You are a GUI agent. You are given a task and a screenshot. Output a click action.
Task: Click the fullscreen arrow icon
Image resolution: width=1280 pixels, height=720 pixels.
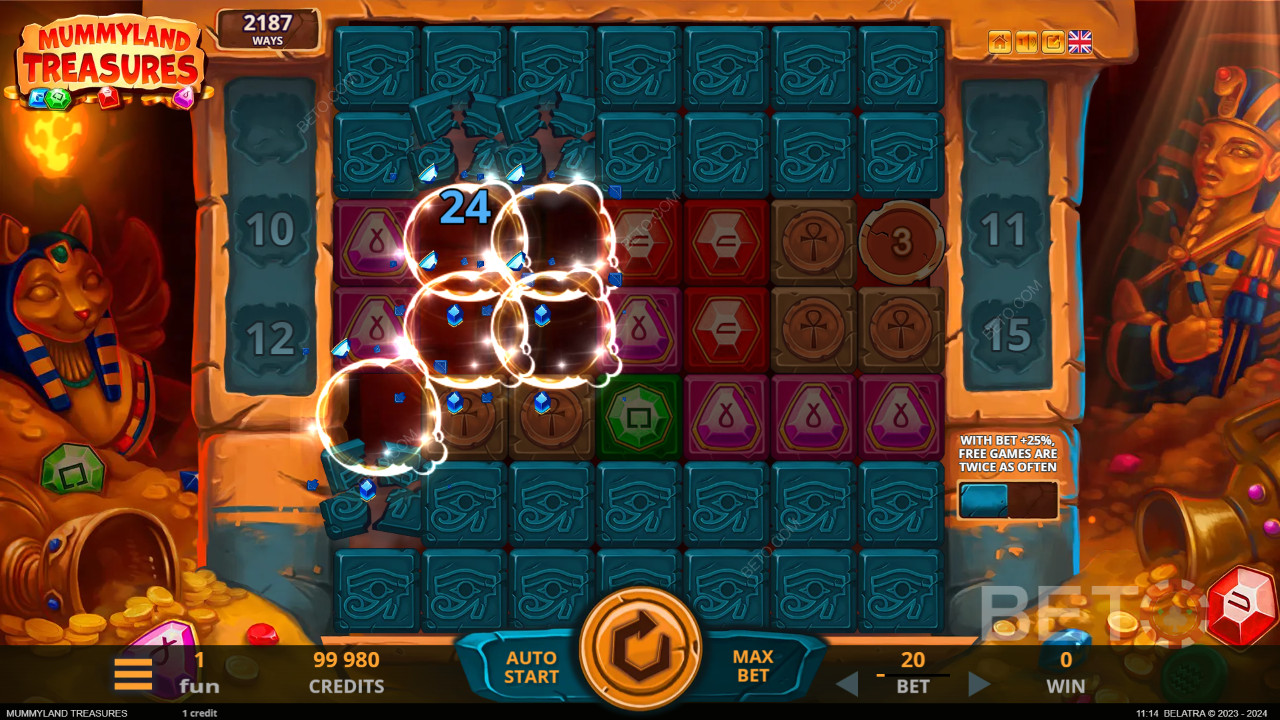pyautogui.click(x=1052, y=42)
